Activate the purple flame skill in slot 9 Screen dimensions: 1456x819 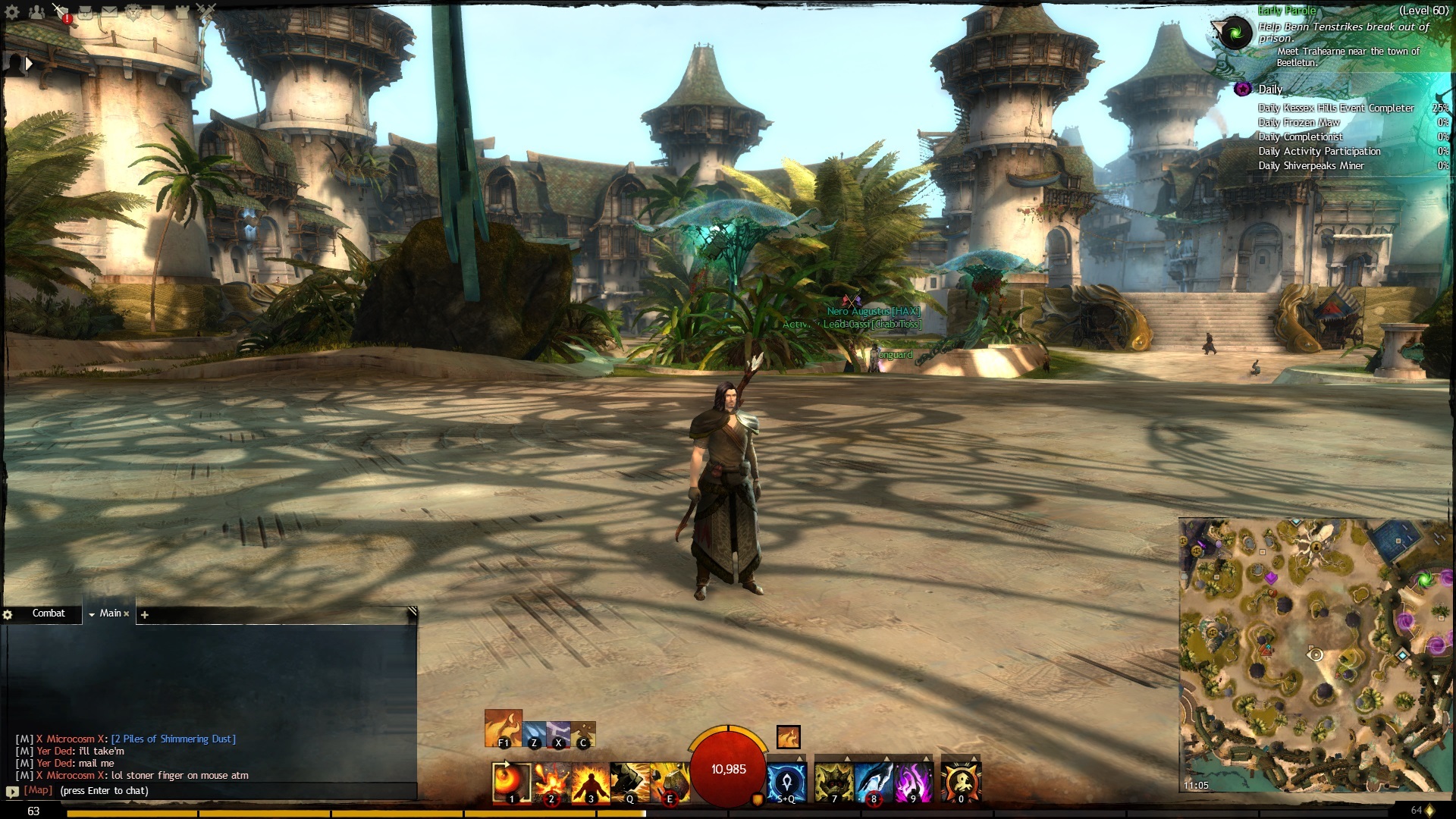click(913, 782)
